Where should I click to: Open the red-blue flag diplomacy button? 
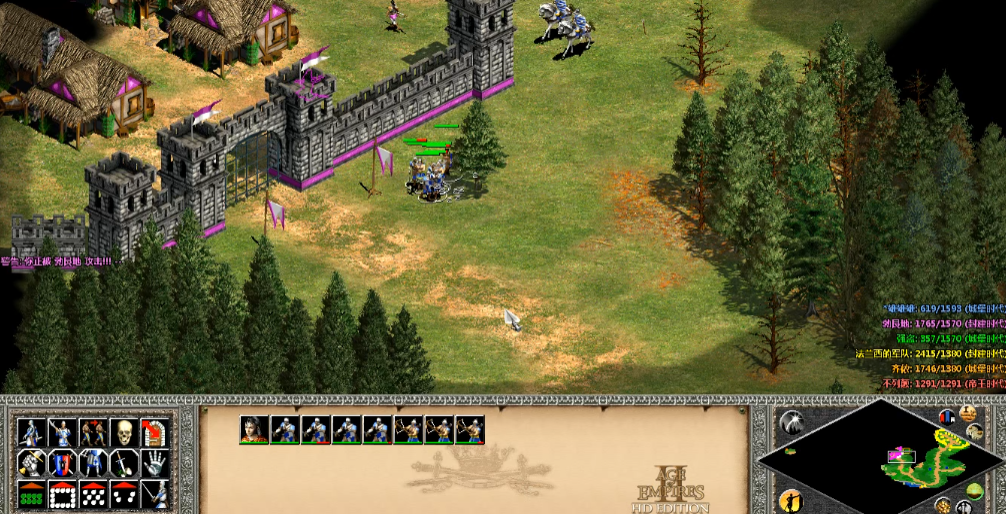(x=948, y=416)
